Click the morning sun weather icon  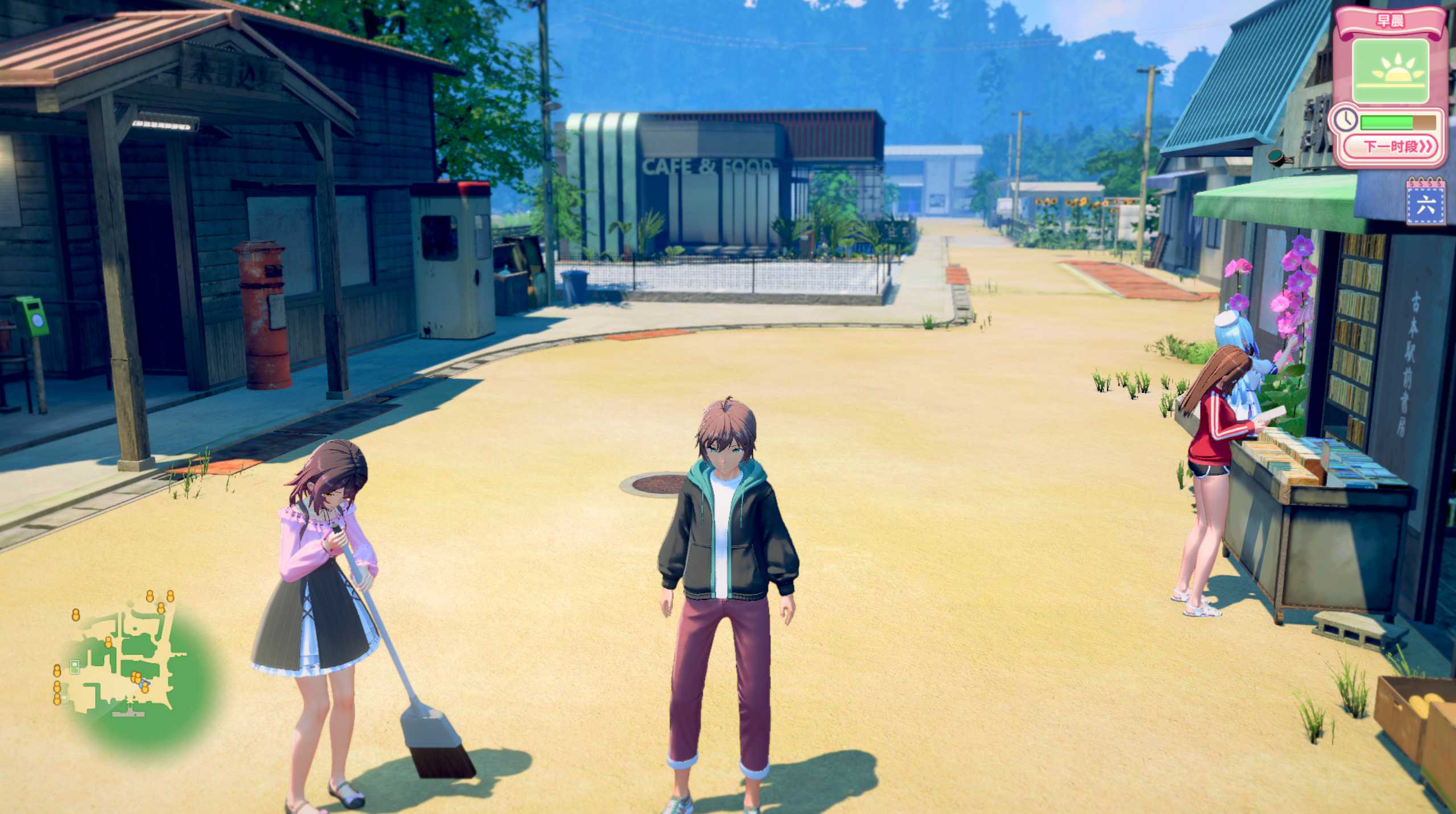1390,71
